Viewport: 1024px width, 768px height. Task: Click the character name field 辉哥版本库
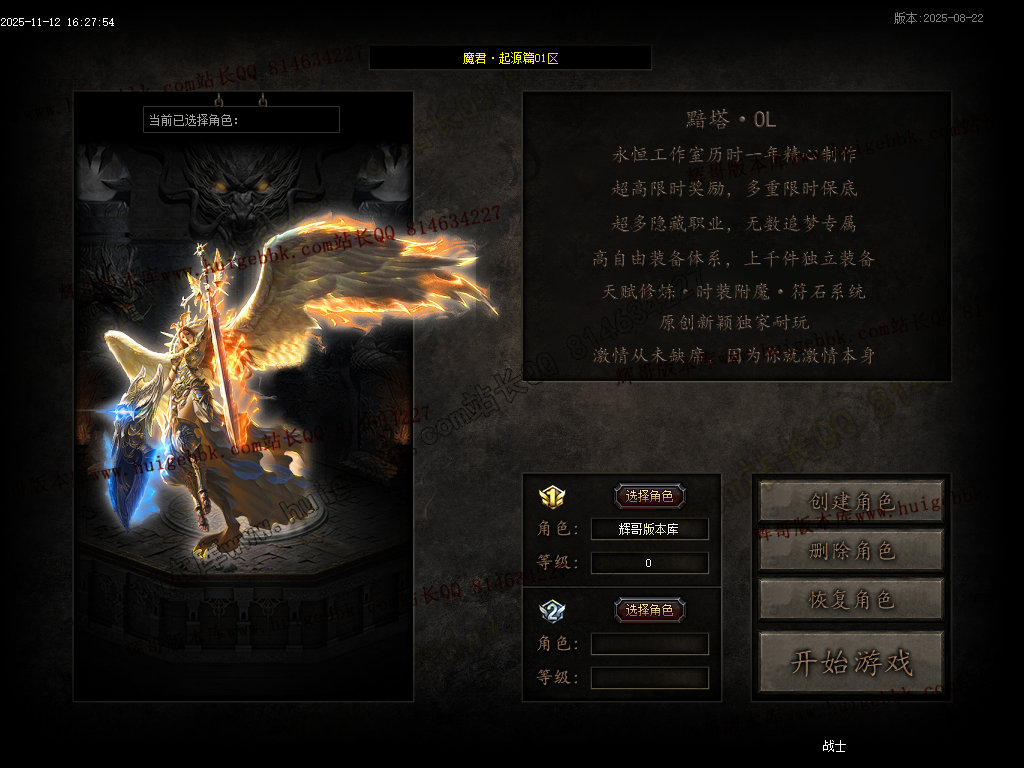[649, 529]
